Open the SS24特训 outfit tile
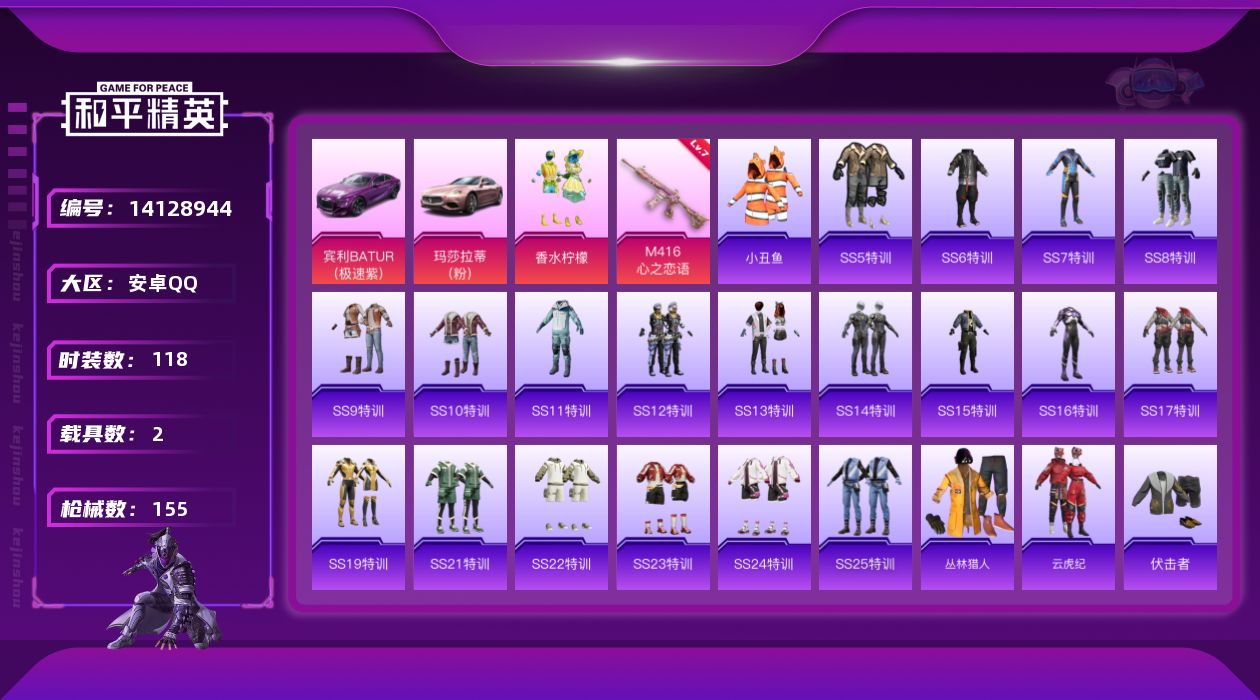1260x700 pixels. pos(764,517)
